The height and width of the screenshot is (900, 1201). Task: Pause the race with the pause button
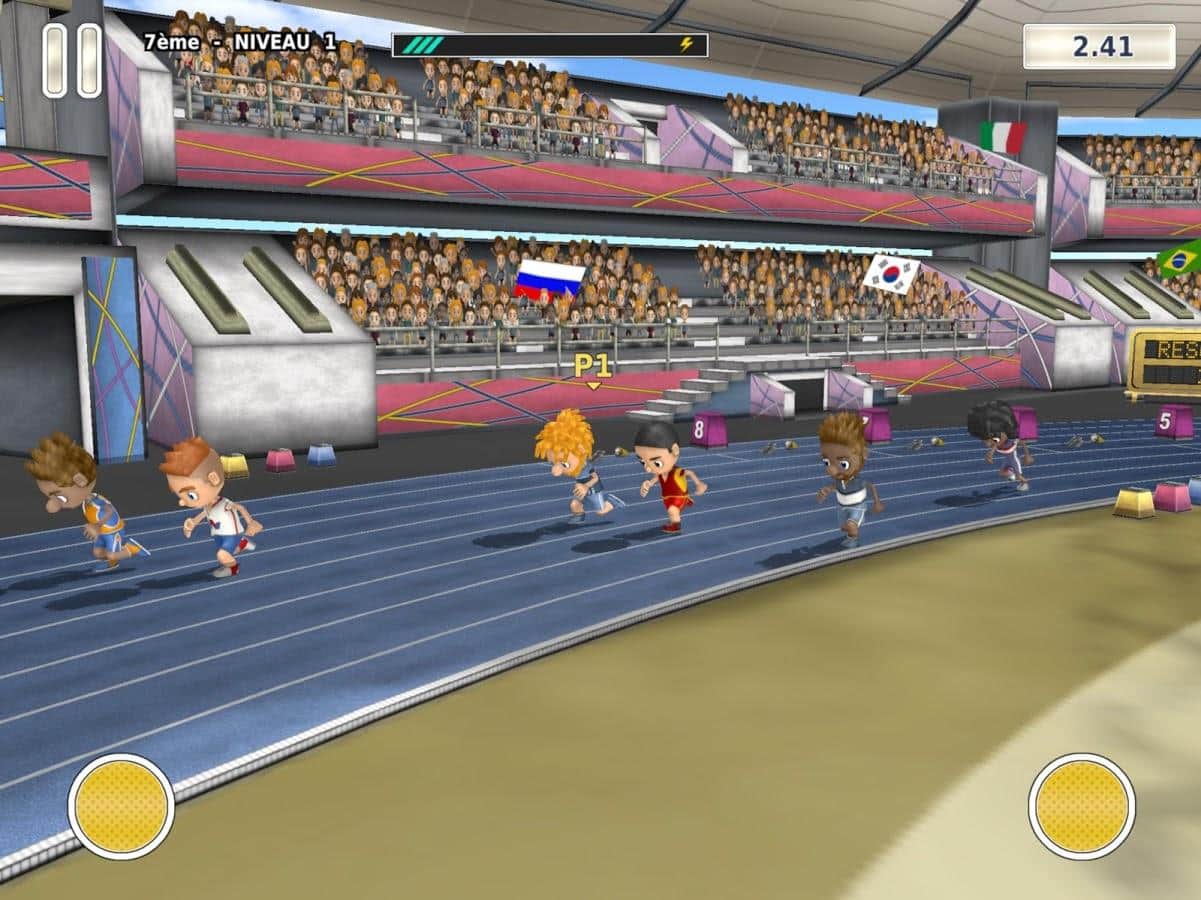click(x=72, y=61)
